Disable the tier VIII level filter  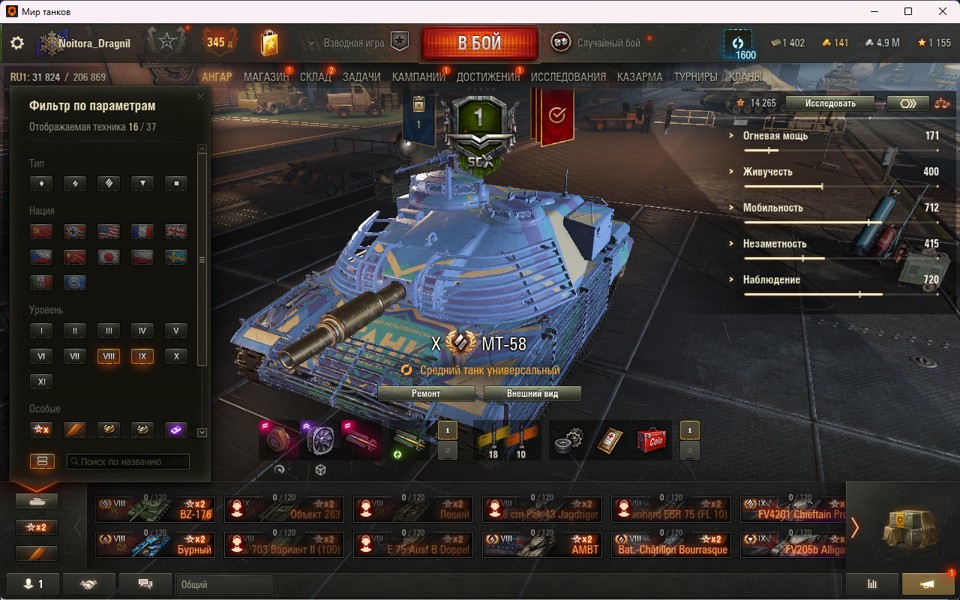pos(108,356)
